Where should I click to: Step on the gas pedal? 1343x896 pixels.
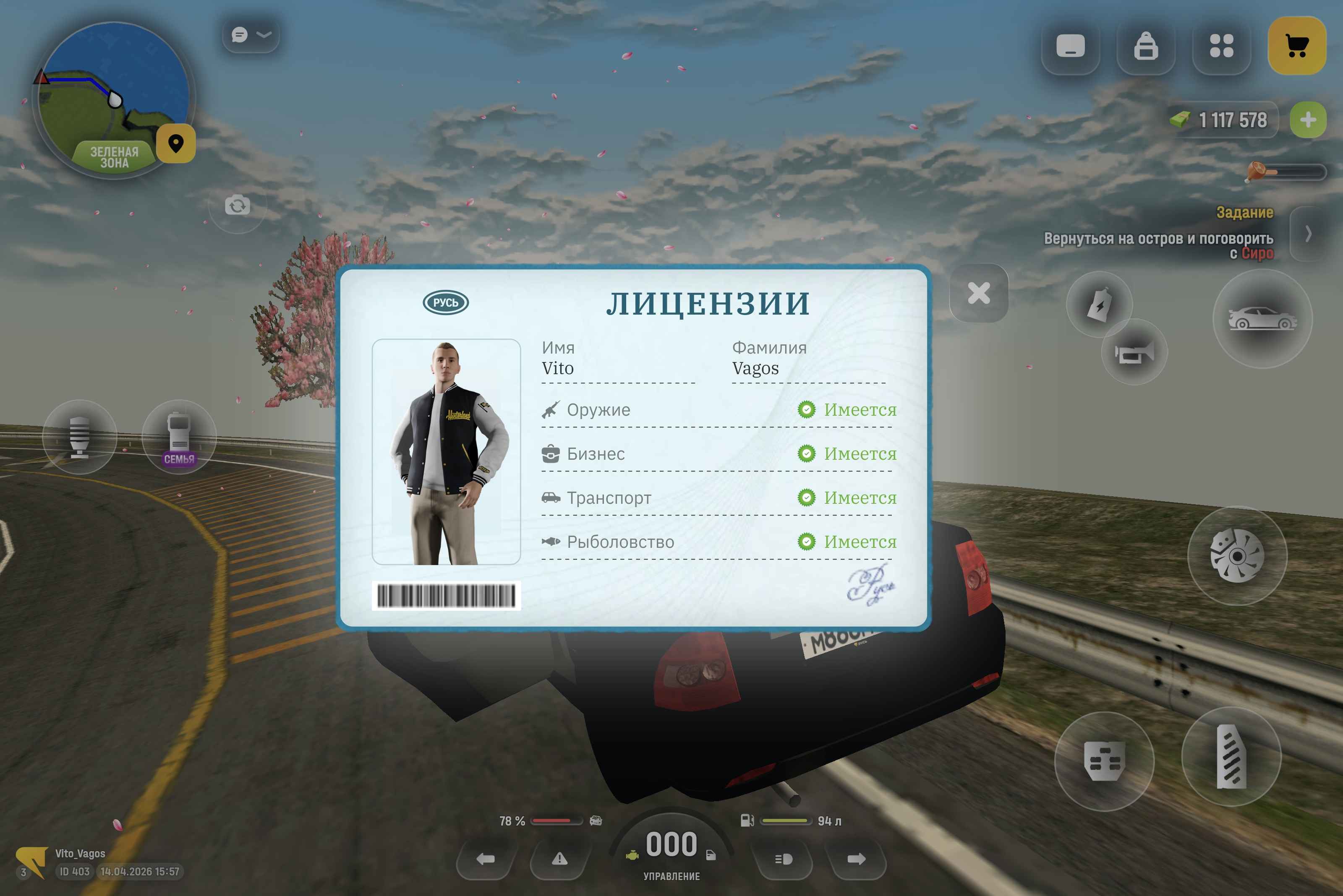point(1231,757)
